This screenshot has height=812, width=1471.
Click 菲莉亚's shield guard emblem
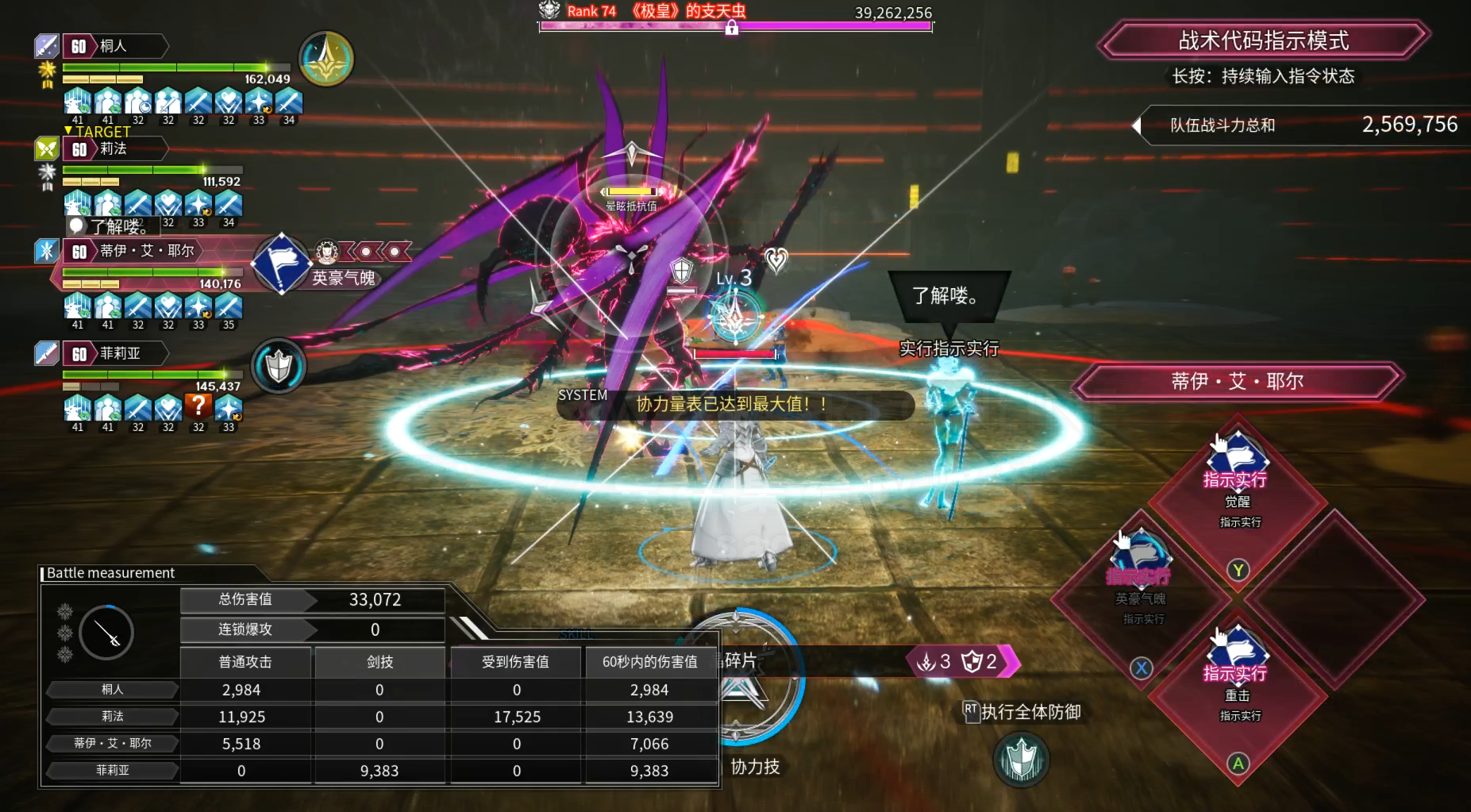pyautogui.click(x=279, y=366)
